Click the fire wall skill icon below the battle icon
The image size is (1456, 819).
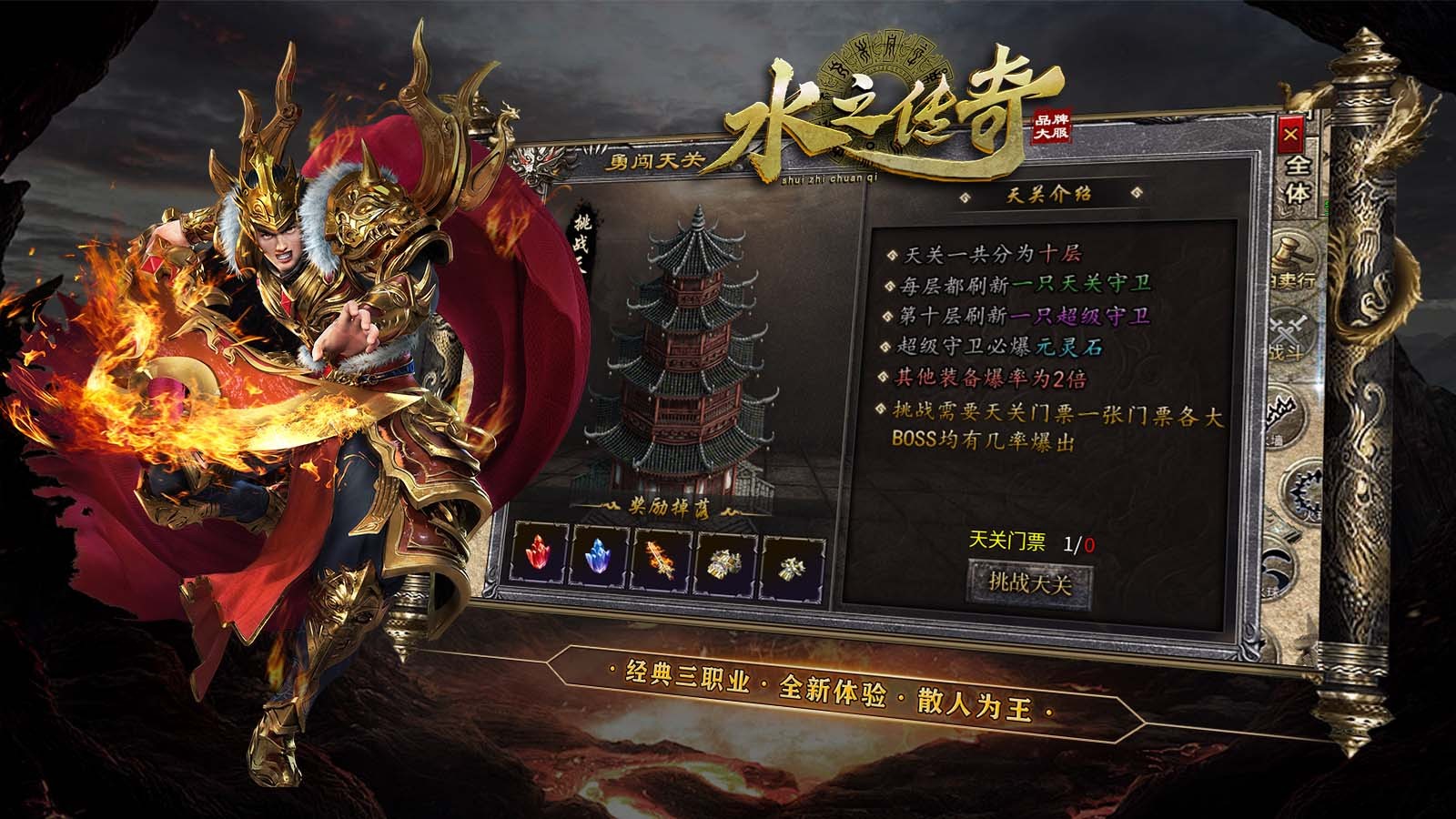coord(1283,411)
